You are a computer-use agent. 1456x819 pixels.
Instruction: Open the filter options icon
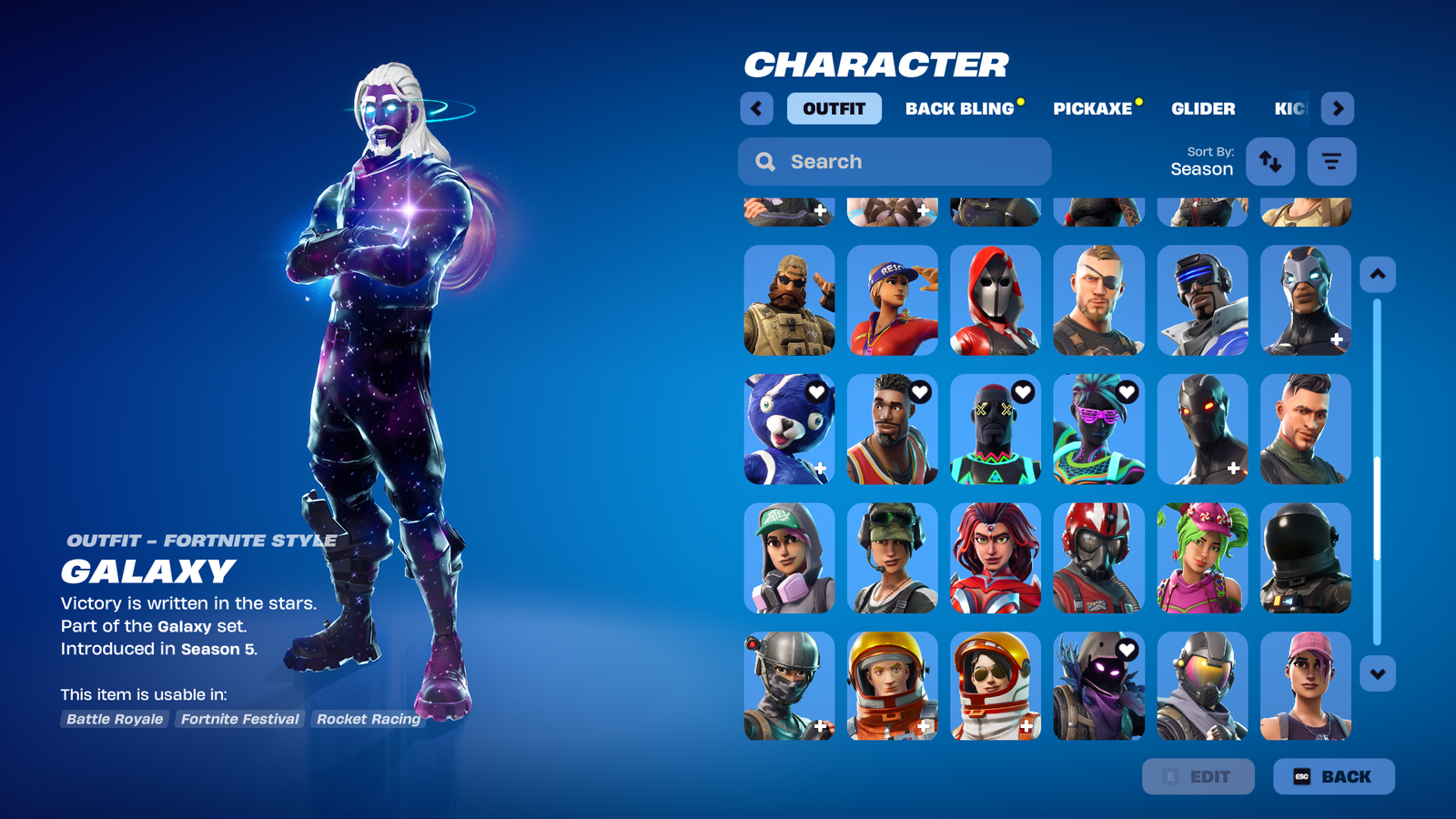[x=1330, y=161]
